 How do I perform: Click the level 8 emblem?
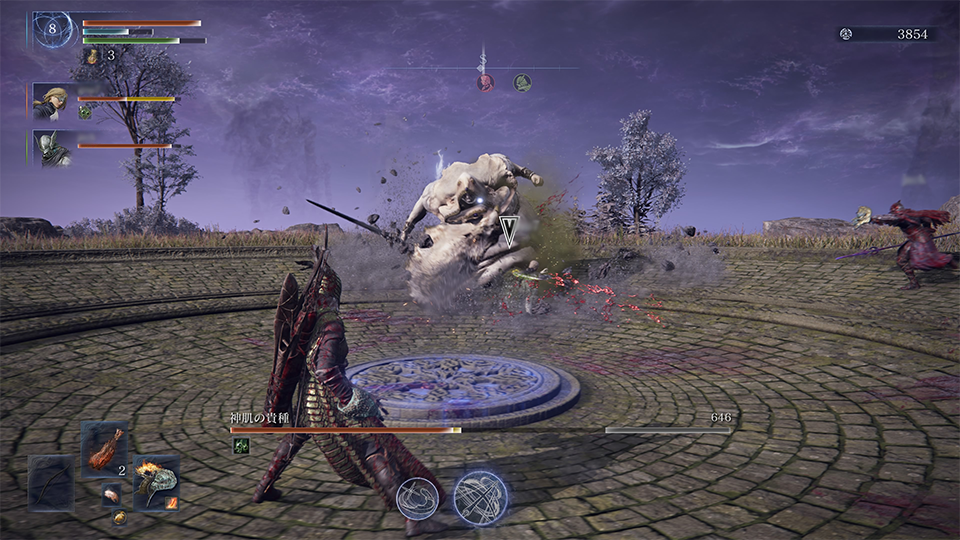(52, 29)
